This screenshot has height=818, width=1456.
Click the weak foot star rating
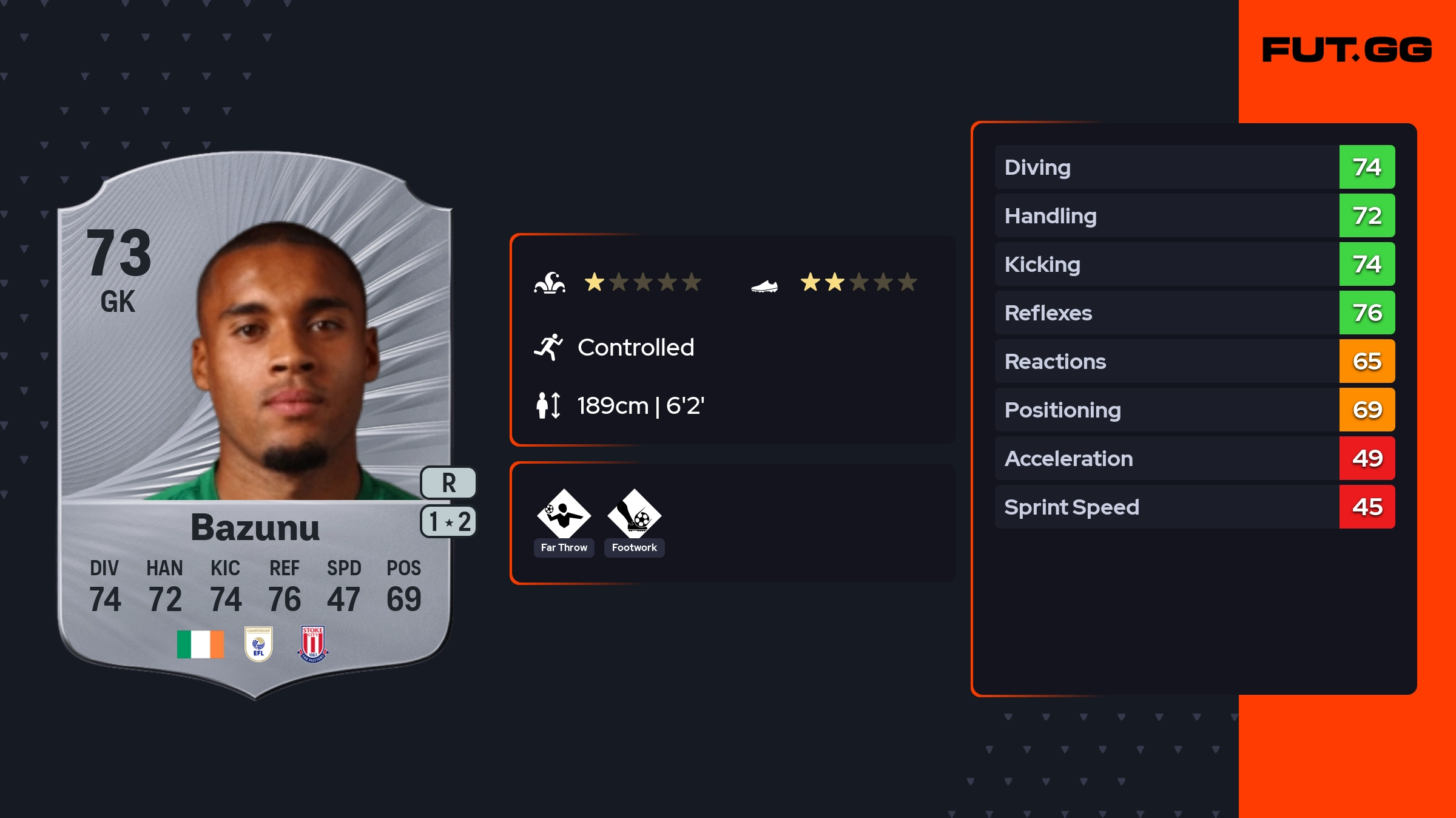858,282
